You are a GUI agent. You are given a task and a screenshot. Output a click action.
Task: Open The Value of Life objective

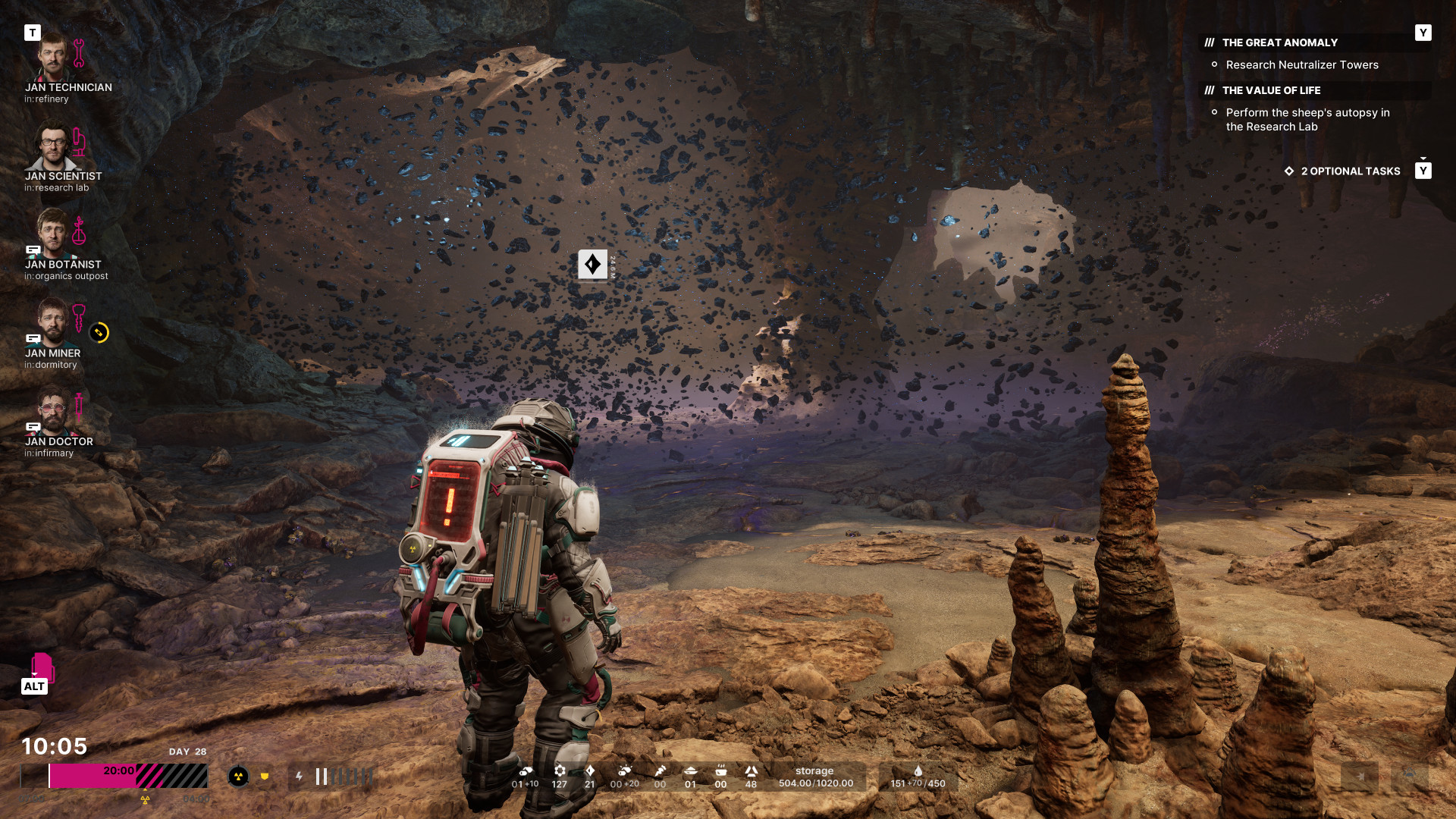click(x=1271, y=91)
